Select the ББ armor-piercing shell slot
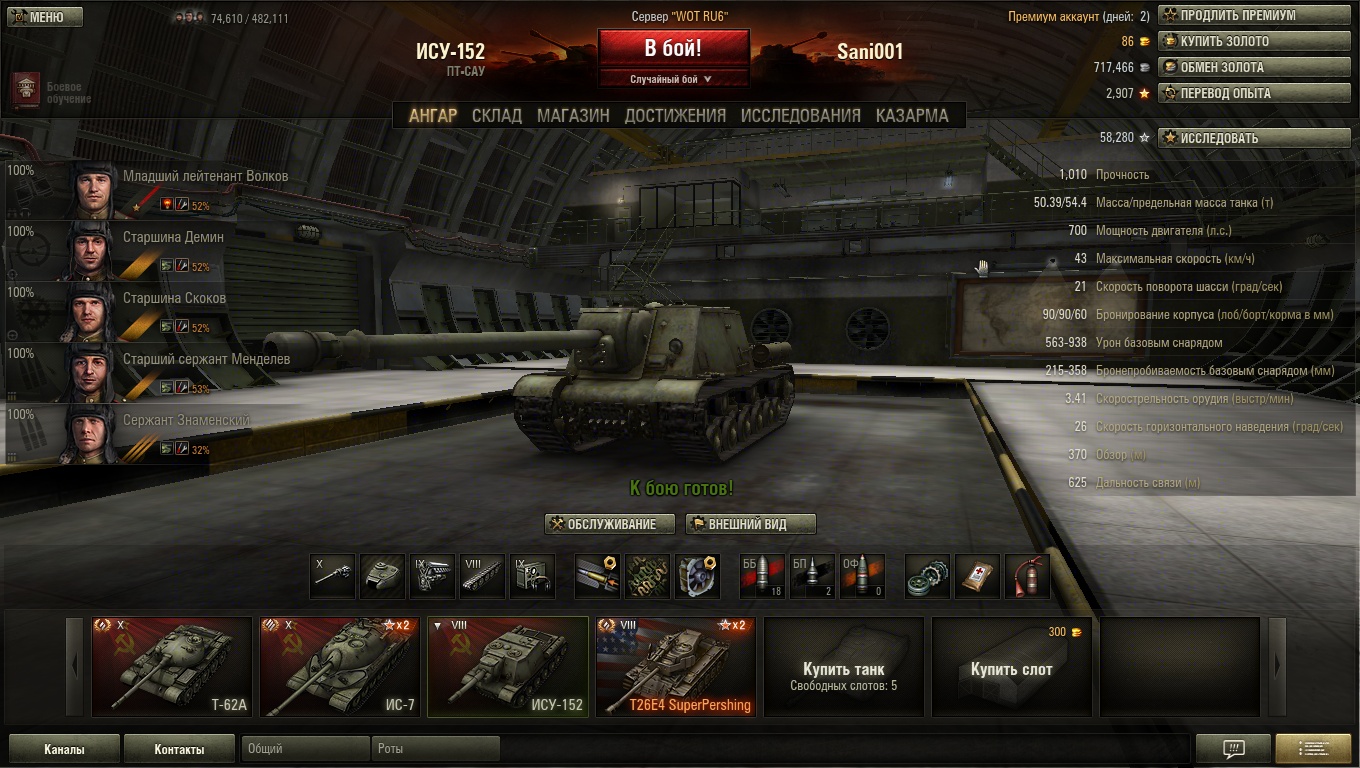Viewport: 1360px width, 768px height. point(762,576)
